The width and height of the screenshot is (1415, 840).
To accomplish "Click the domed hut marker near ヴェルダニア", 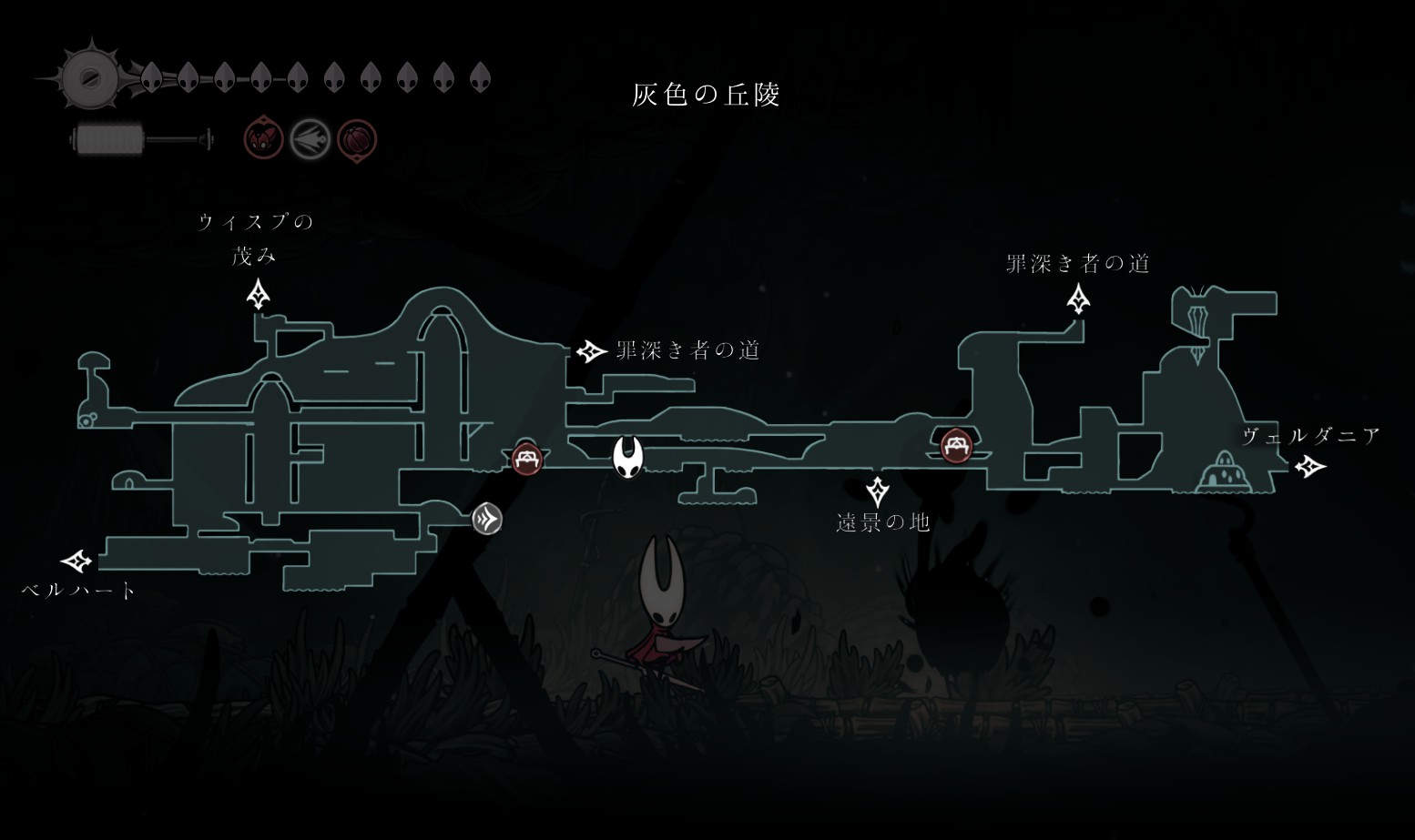I will tap(1226, 473).
